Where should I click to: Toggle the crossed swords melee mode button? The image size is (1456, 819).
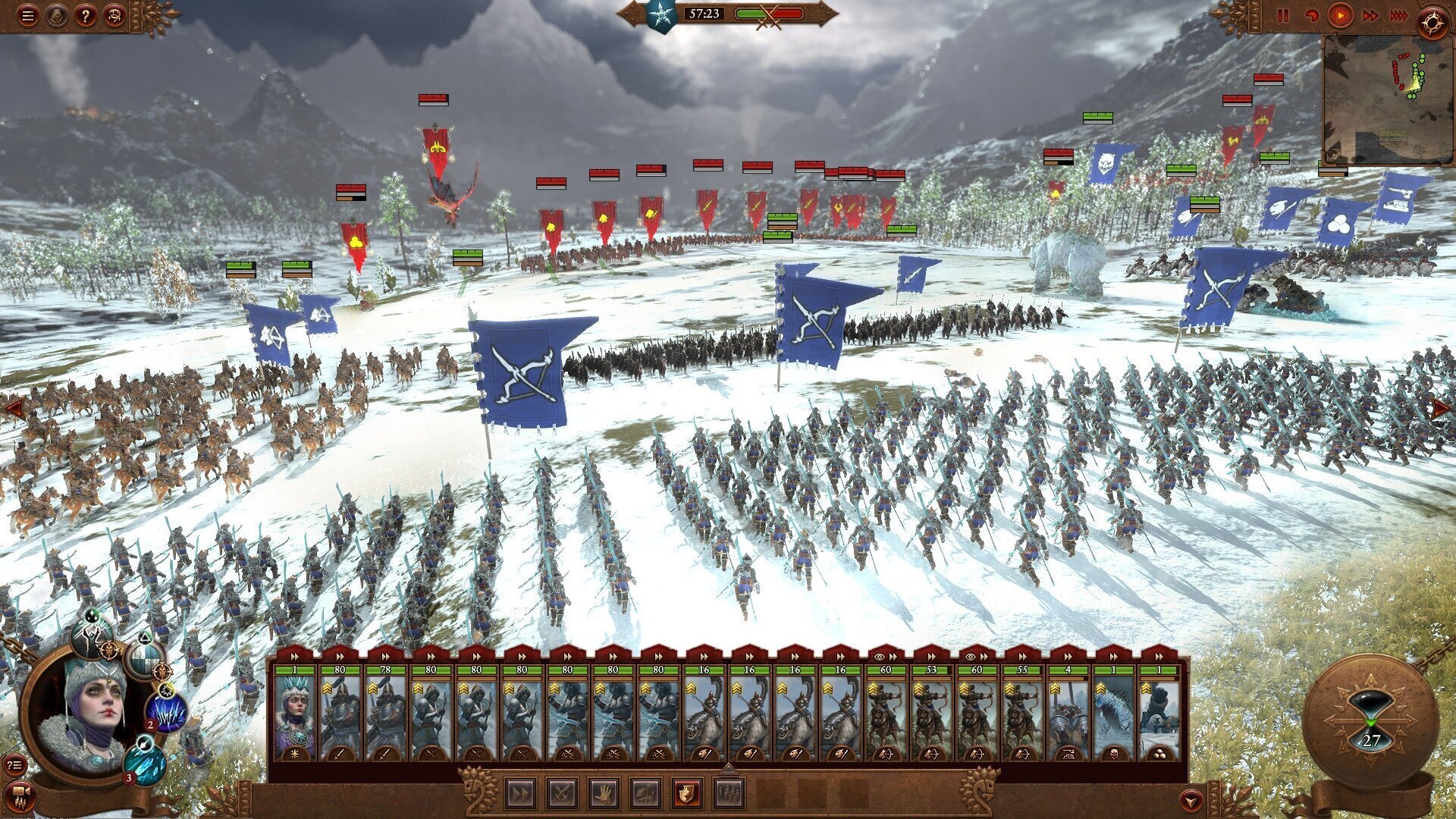click(563, 794)
